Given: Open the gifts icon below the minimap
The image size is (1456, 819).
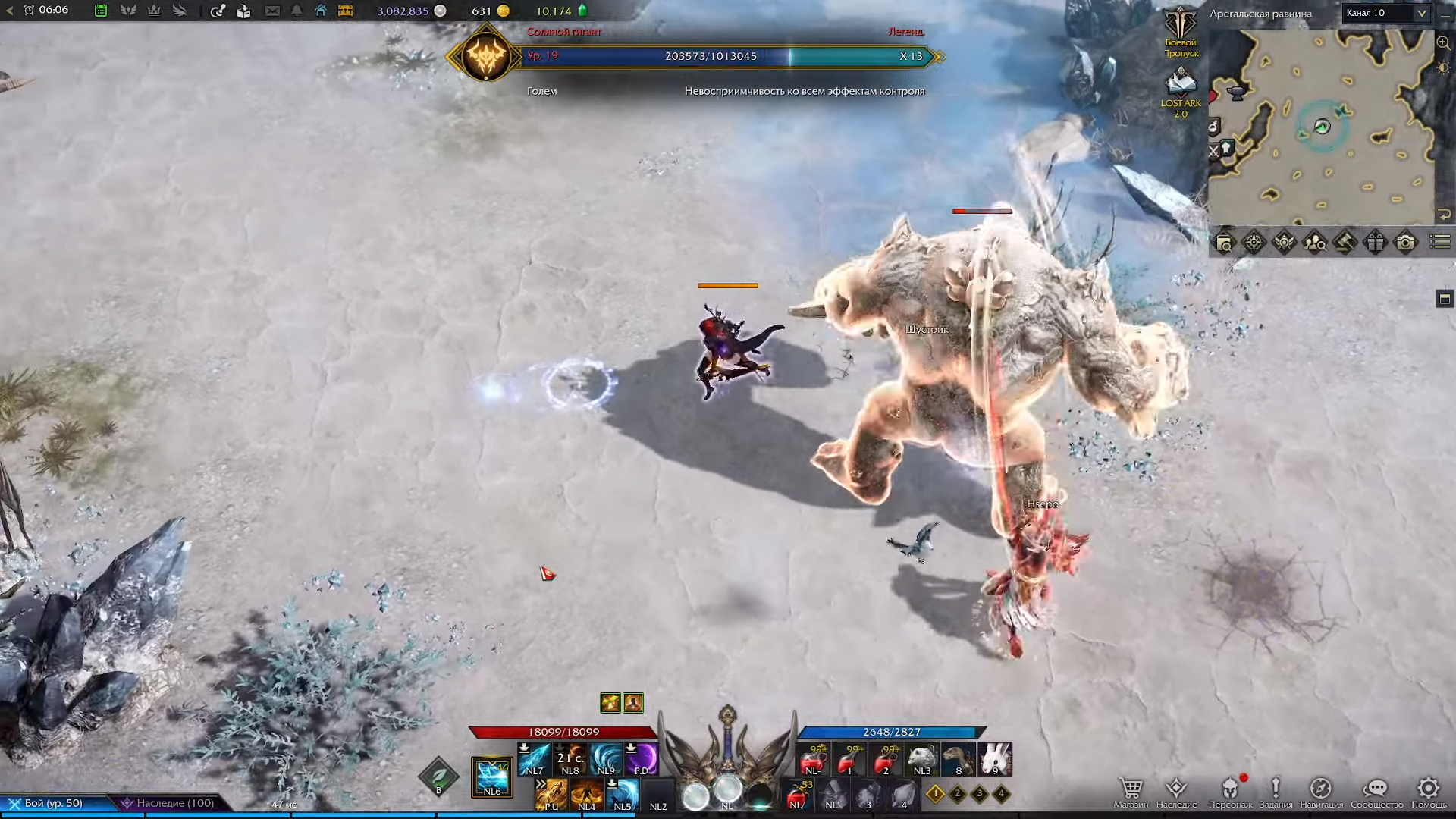Looking at the screenshot, I should 1376,243.
